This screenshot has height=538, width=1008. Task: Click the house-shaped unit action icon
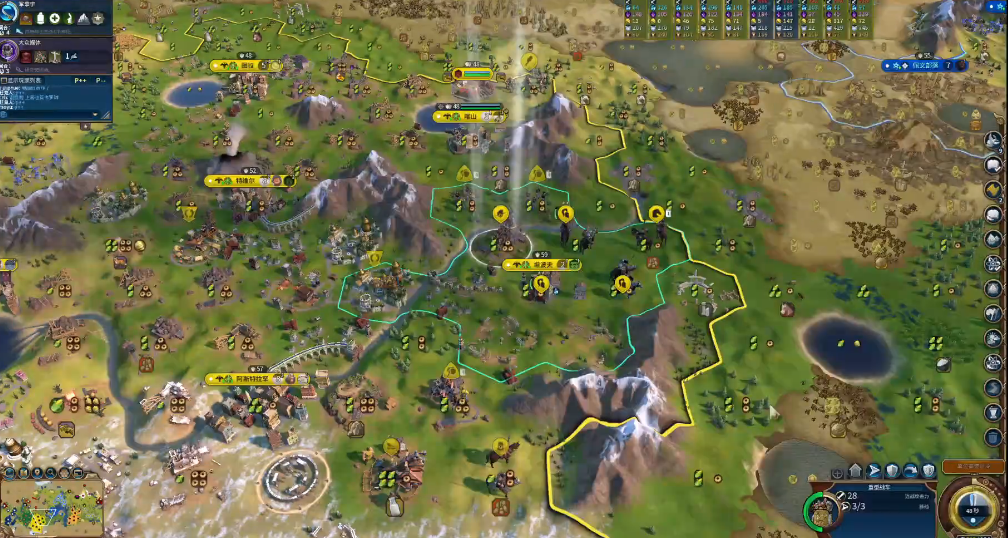coord(855,470)
